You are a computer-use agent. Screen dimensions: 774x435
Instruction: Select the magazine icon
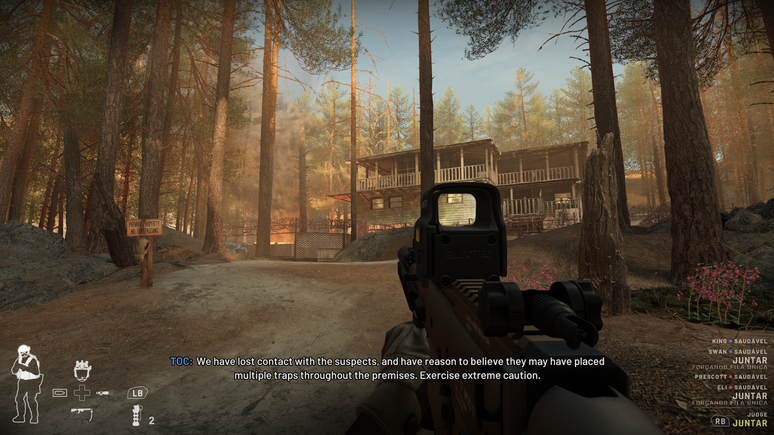click(x=60, y=392)
